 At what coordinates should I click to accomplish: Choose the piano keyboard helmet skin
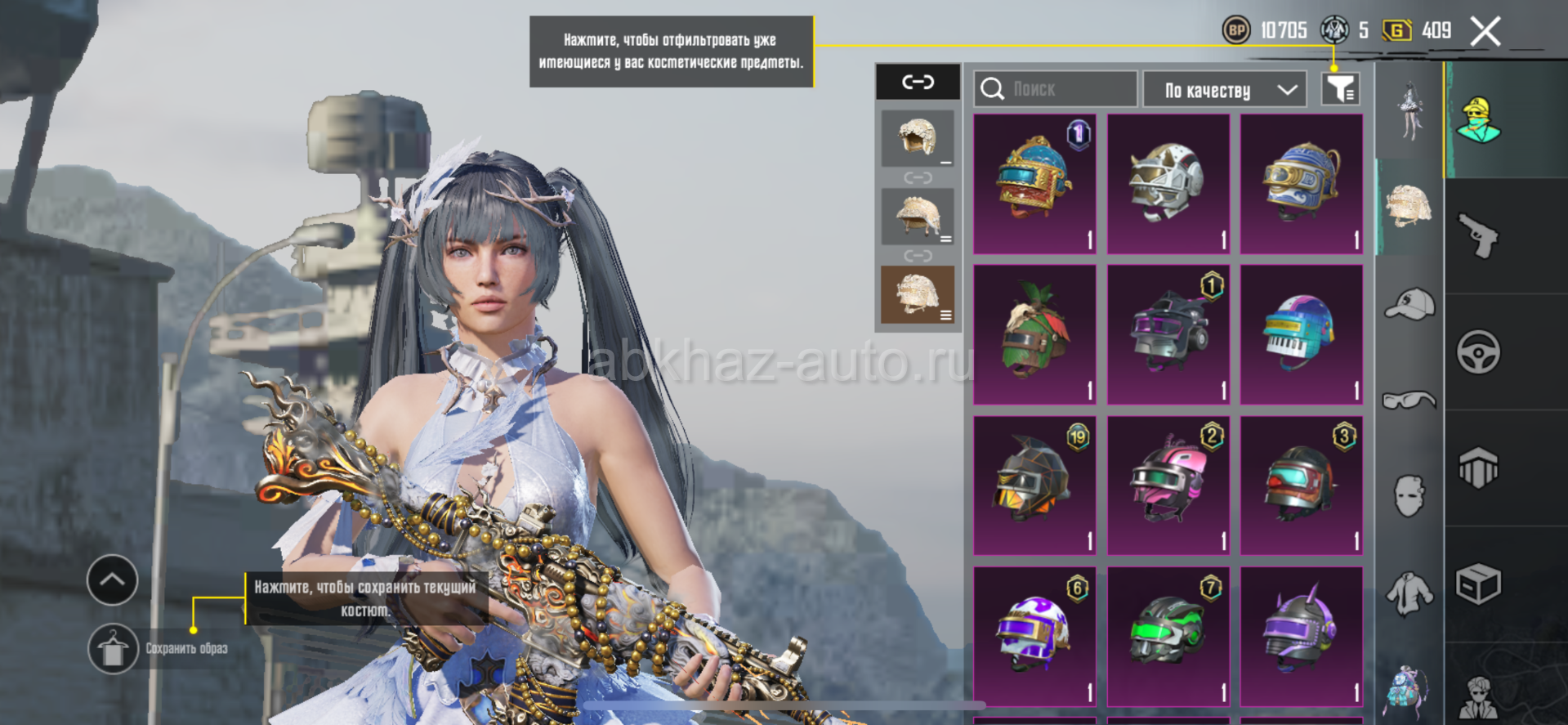click(x=1301, y=334)
